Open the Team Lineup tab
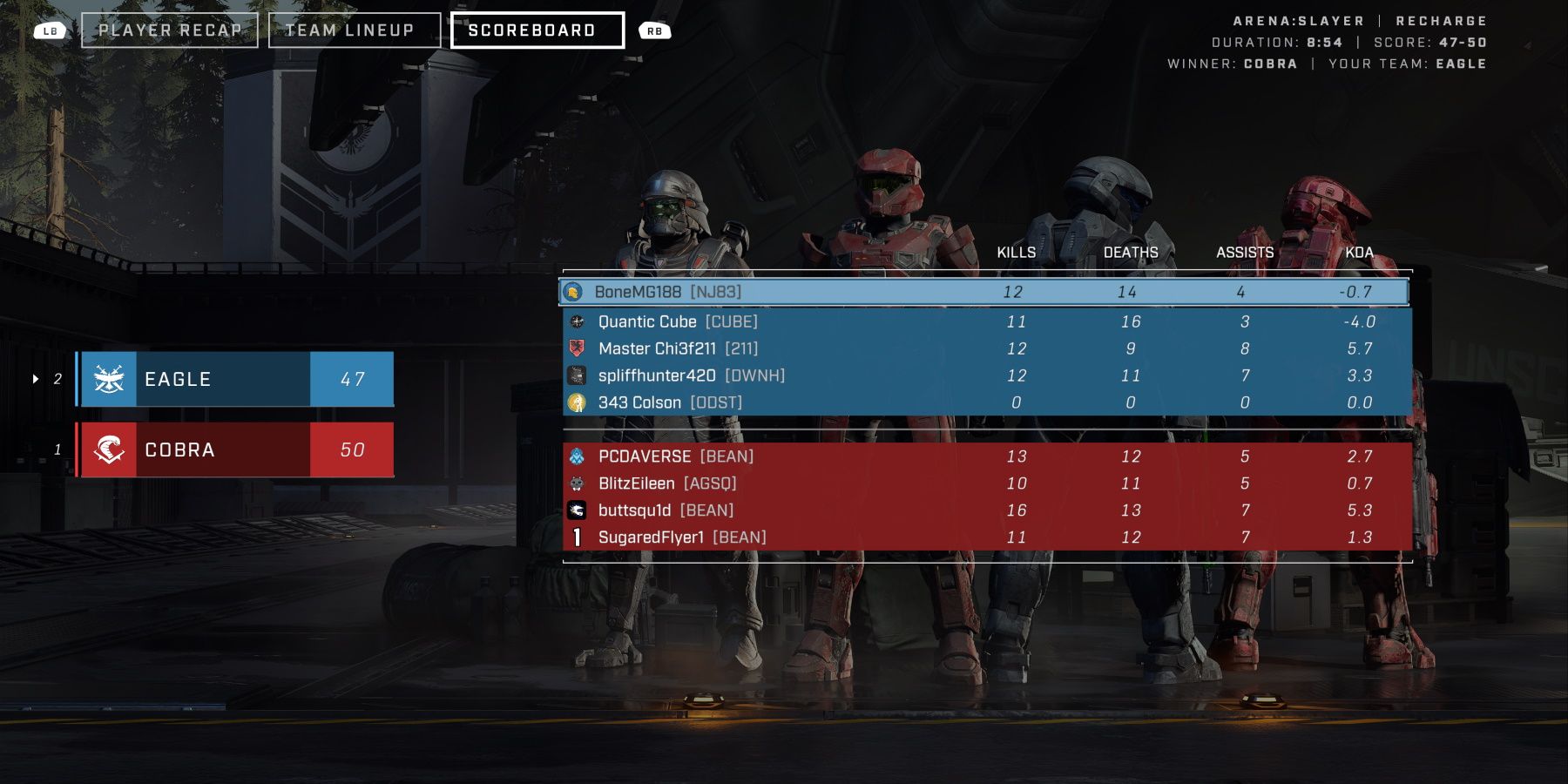This screenshot has width=1568, height=784. click(352, 30)
